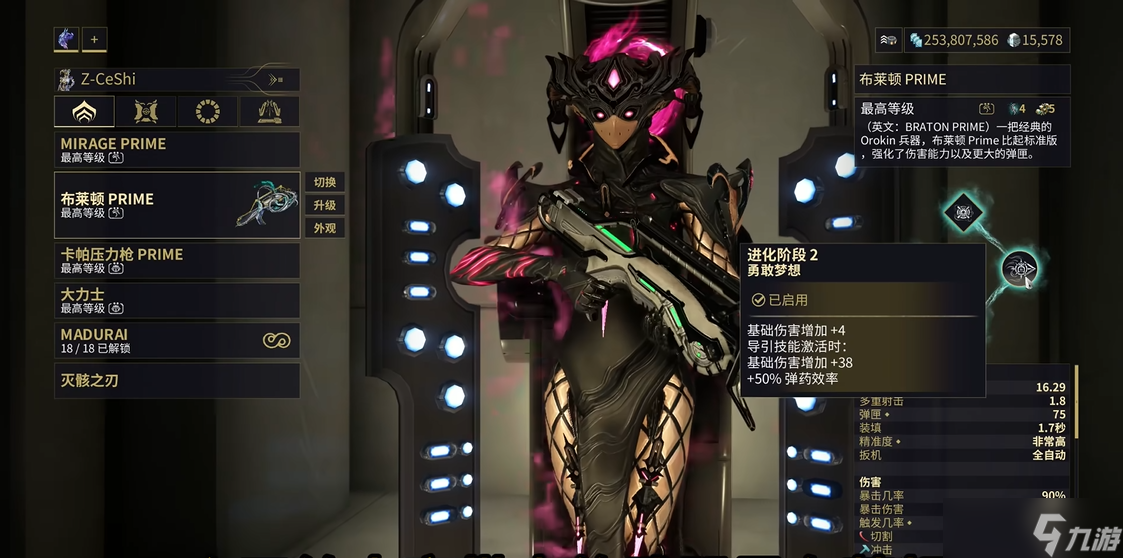The image size is (1123, 558).
Task: Click the 切换 (switch) button
Action: pyautogui.click(x=325, y=182)
